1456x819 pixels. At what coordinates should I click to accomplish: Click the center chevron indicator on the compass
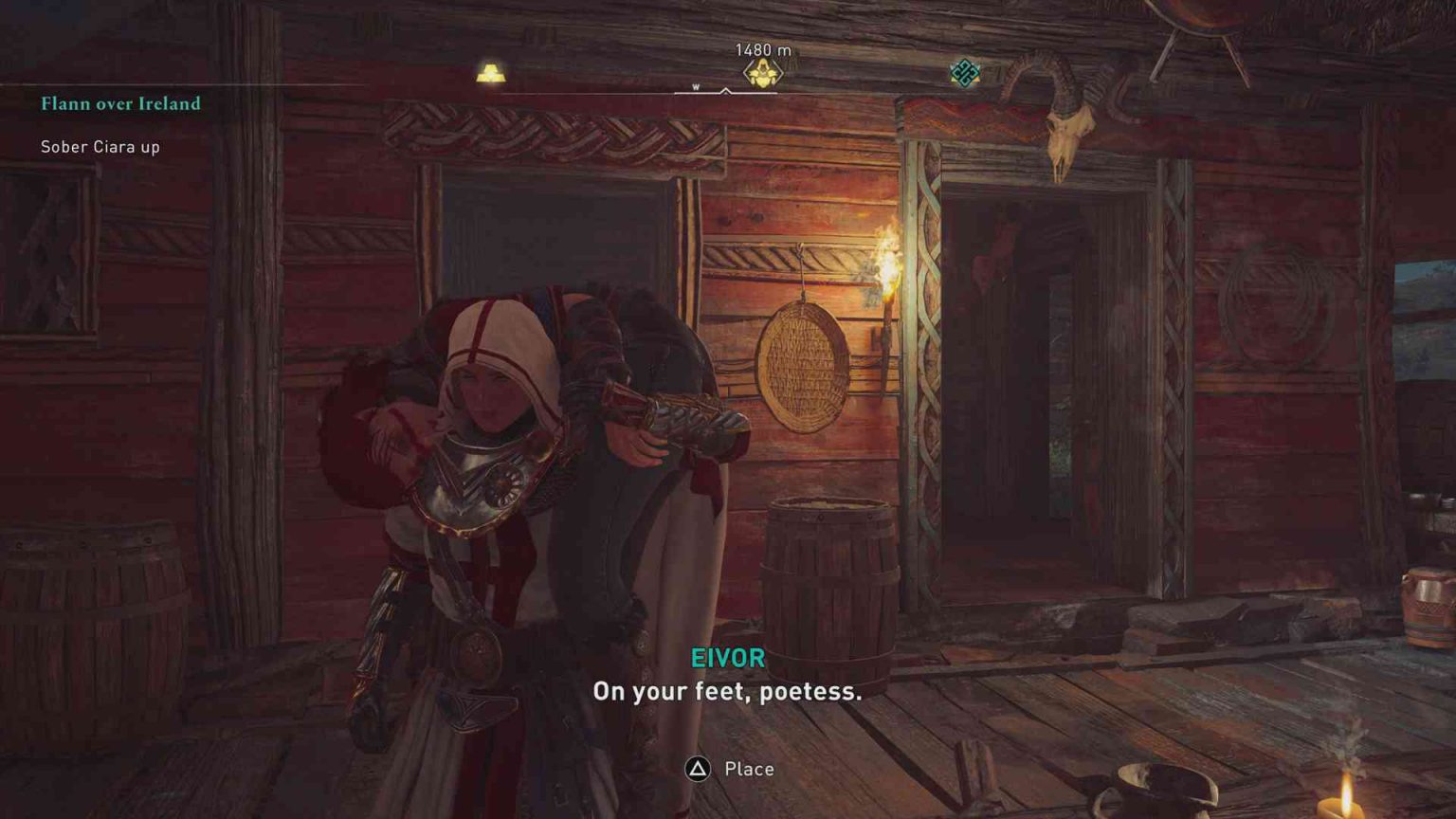726,88
